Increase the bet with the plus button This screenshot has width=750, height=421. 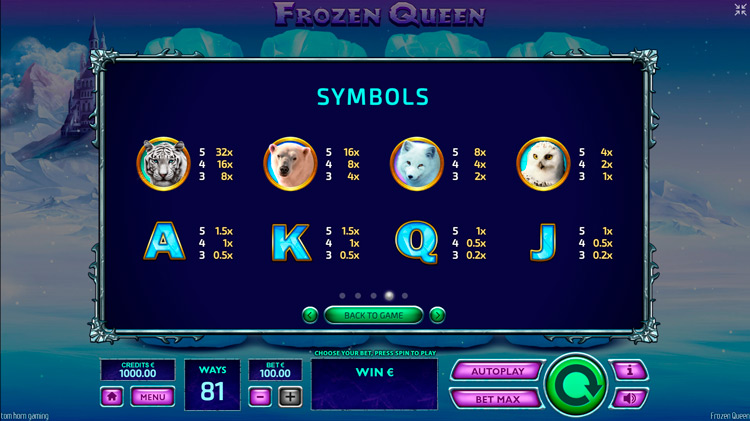[x=289, y=396]
